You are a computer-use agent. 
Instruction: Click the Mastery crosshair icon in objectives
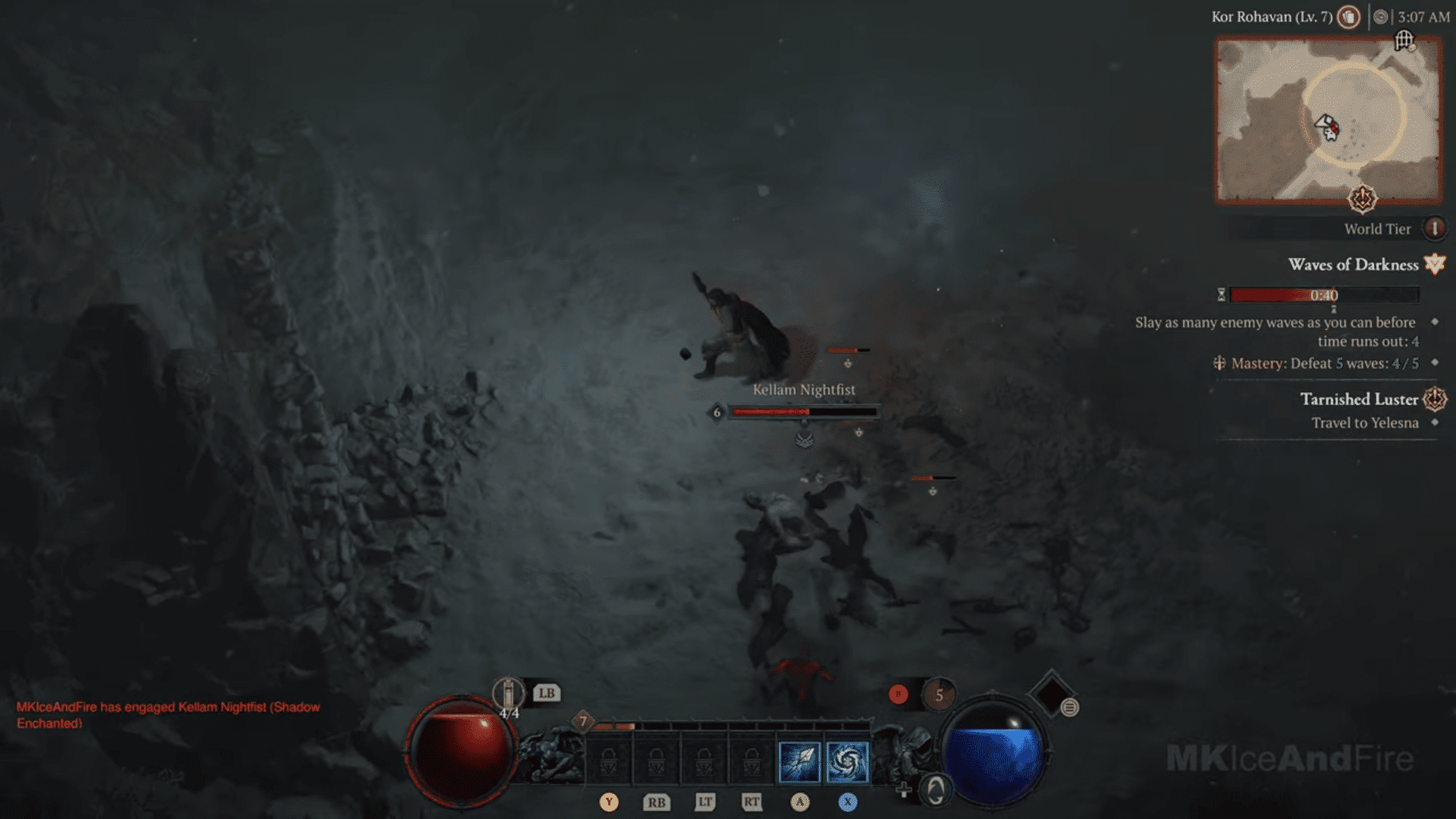(x=1218, y=363)
